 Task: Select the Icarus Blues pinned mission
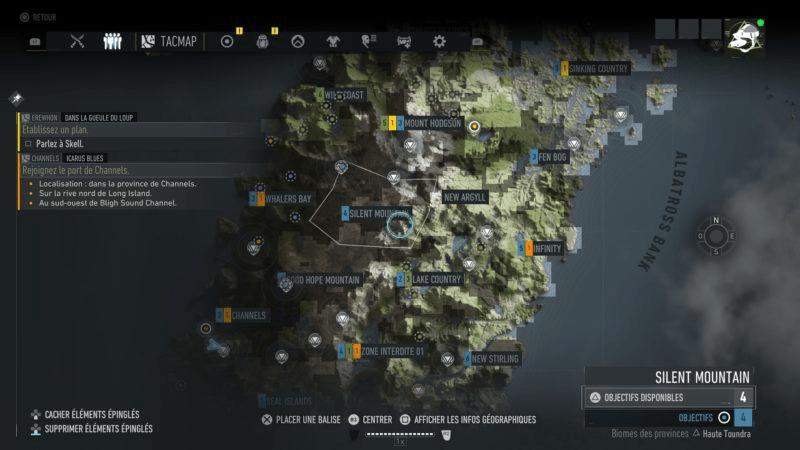(x=80, y=158)
